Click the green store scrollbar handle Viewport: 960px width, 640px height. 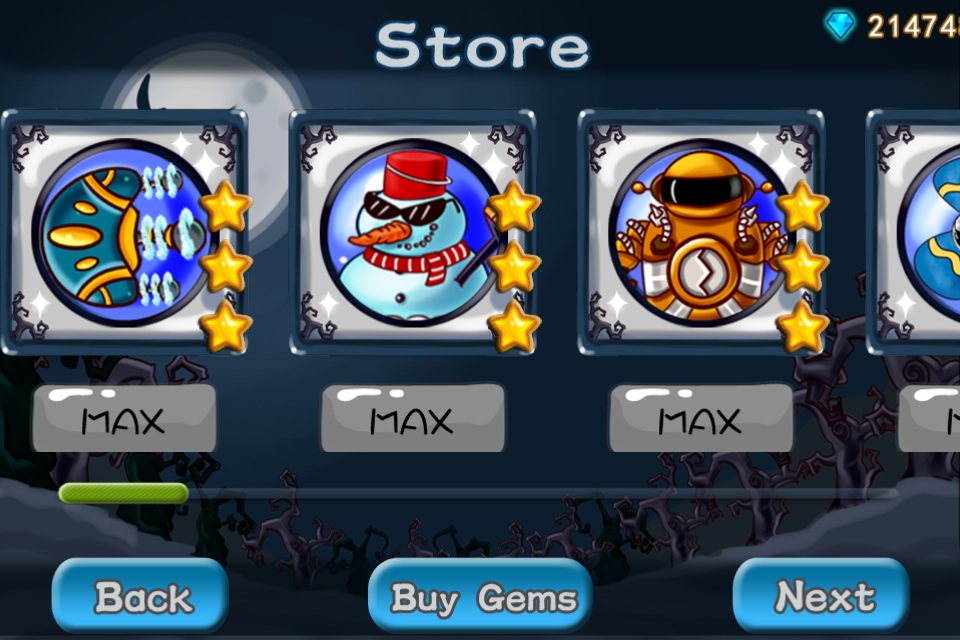[124, 493]
